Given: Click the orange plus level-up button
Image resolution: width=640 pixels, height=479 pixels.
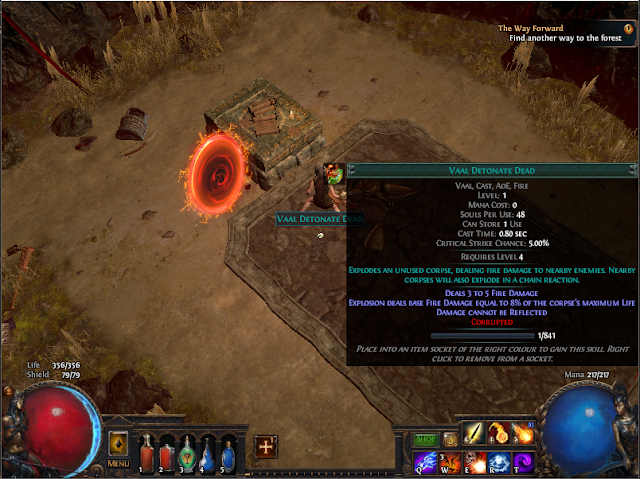Looking at the screenshot, I should pos(266,446).
